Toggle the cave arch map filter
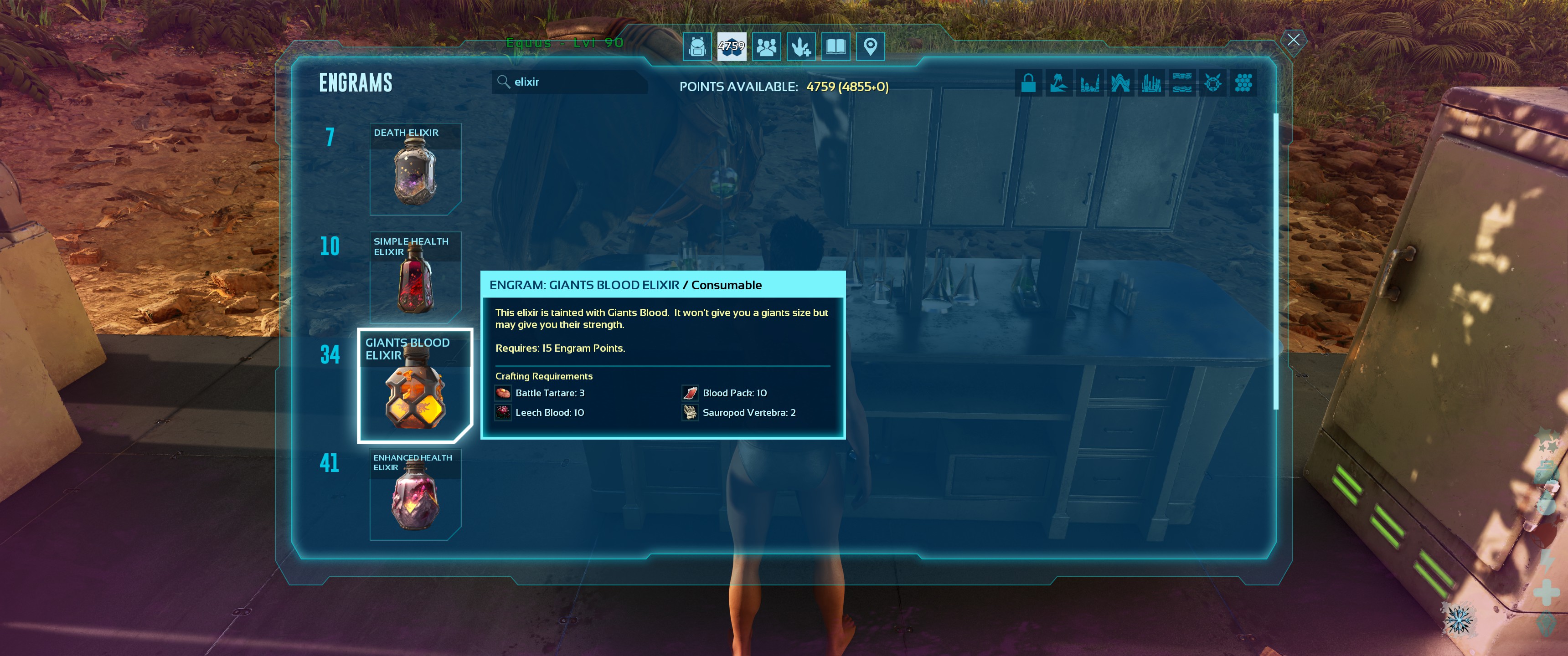The width and height of the screenshot is (1568, 656). click(x=1120, y=83)
